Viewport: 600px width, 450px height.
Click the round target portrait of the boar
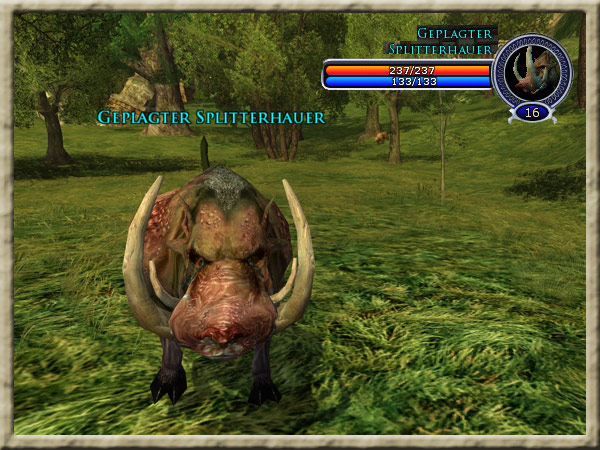click(531, 70)
